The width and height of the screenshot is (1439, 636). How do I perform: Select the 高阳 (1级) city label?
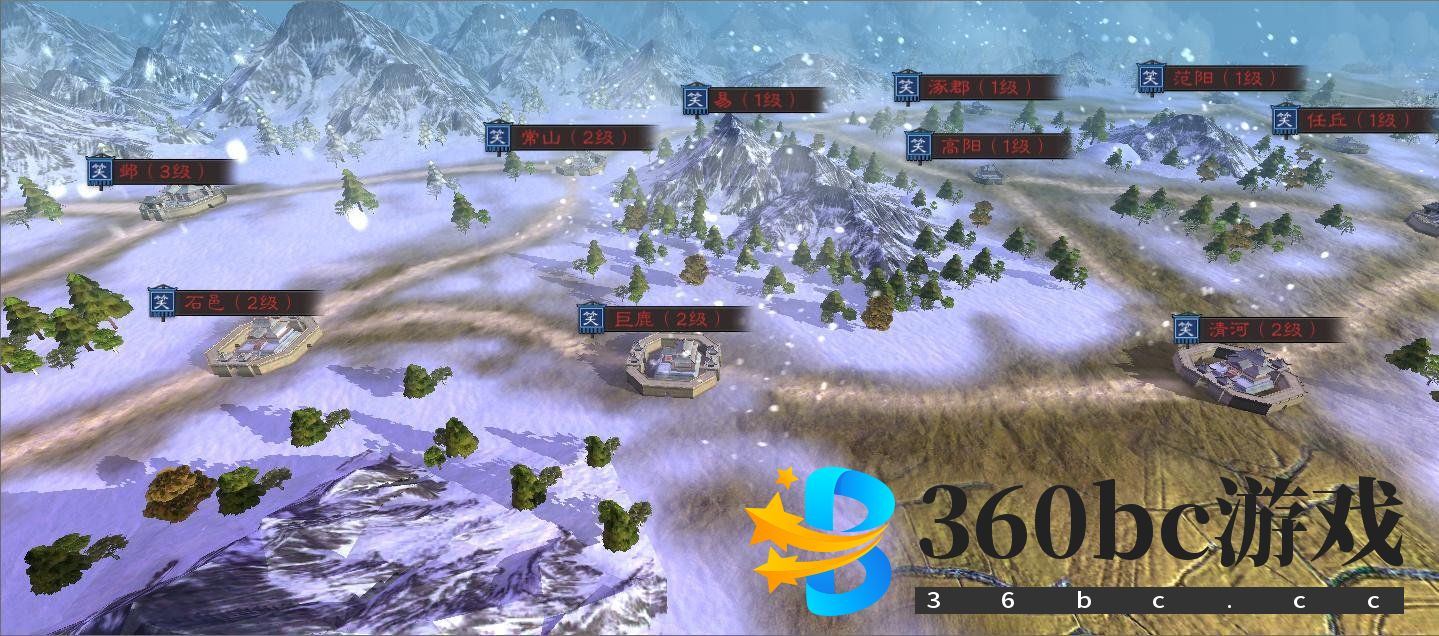[986, 146]
